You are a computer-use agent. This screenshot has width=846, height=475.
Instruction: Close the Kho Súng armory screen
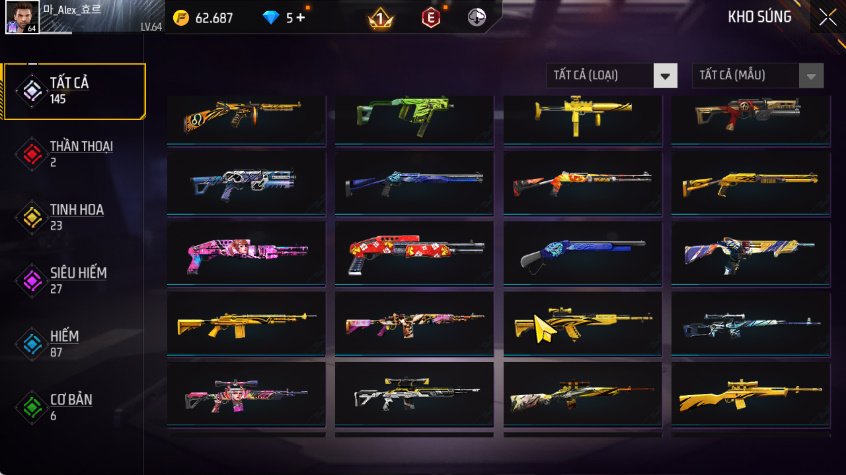827,17
